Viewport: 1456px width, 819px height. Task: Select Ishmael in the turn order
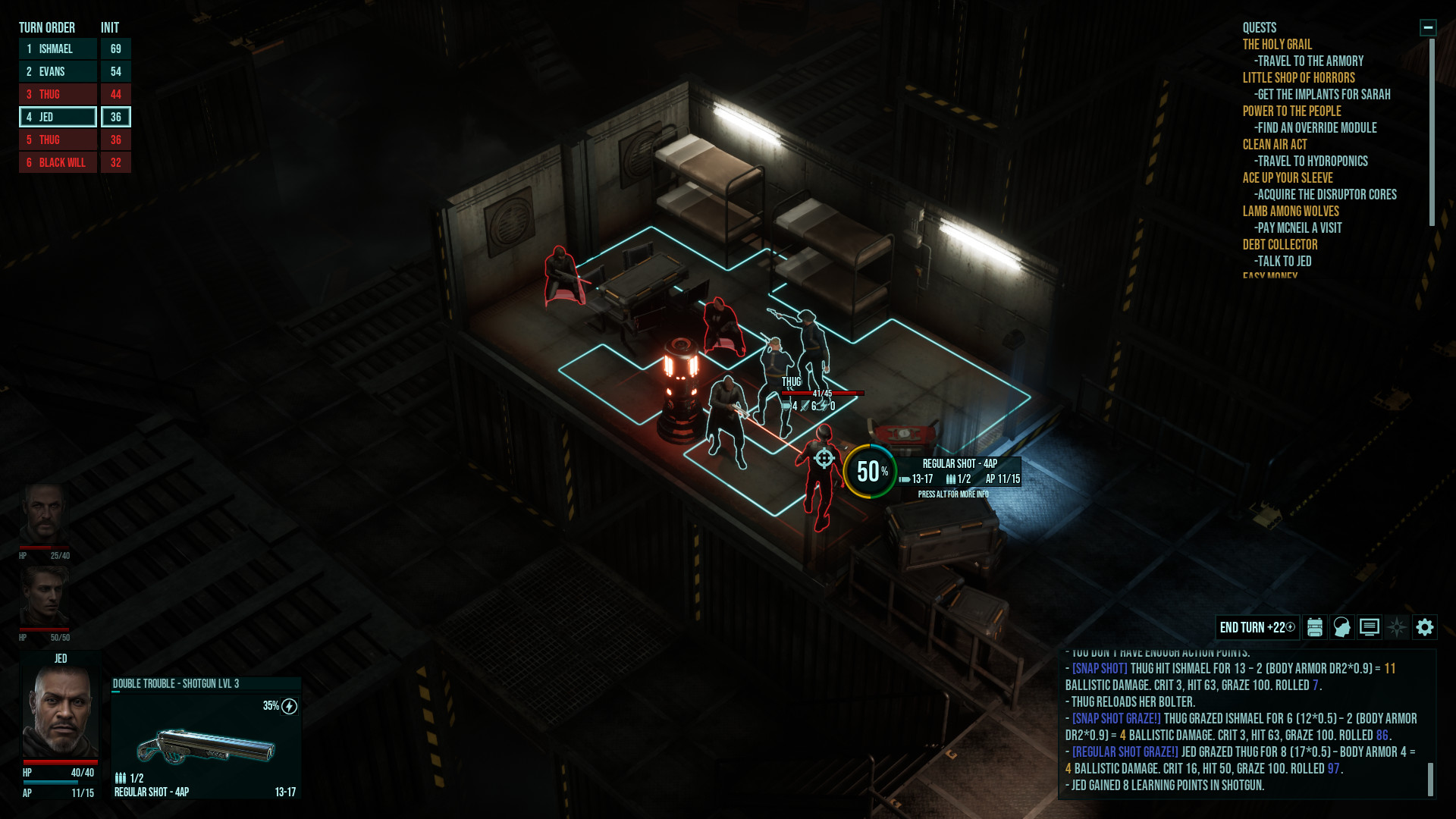(x=57, y=49)
